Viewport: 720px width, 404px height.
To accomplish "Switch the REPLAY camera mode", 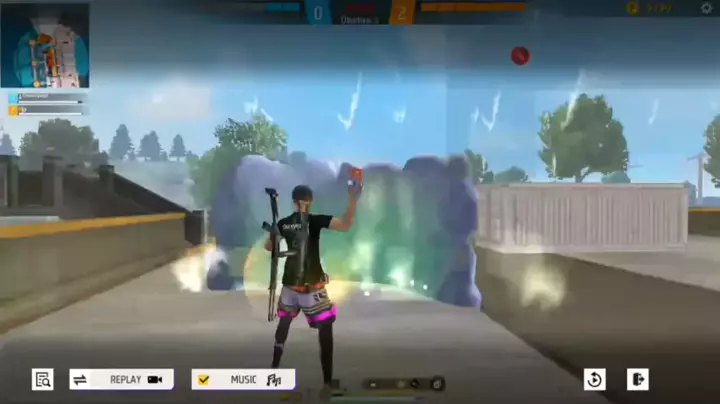I will click(x=121, y=379).
